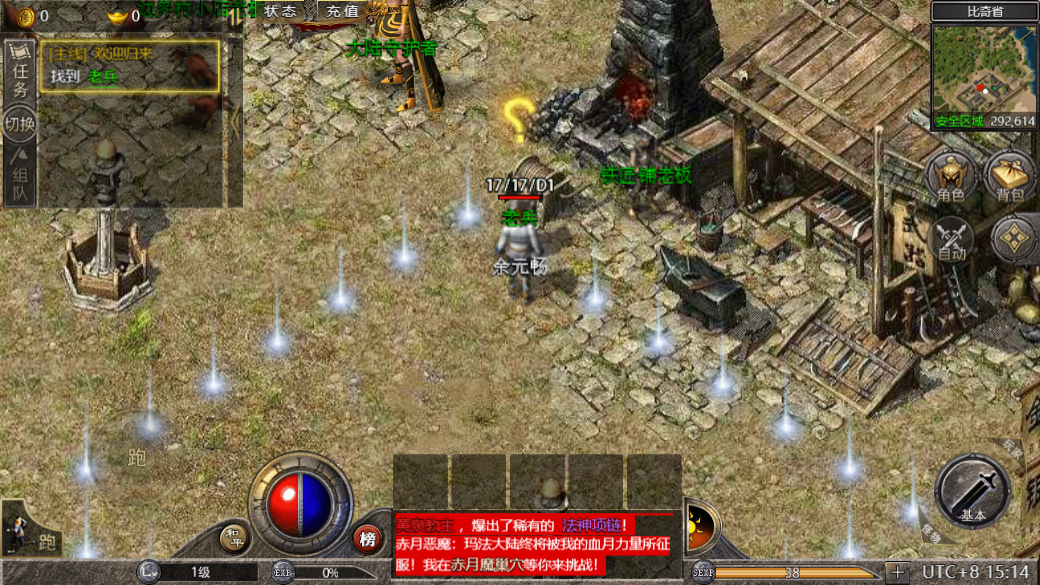Open the 榜 ranking button
1040x585 pixels.
coord(368,539)
